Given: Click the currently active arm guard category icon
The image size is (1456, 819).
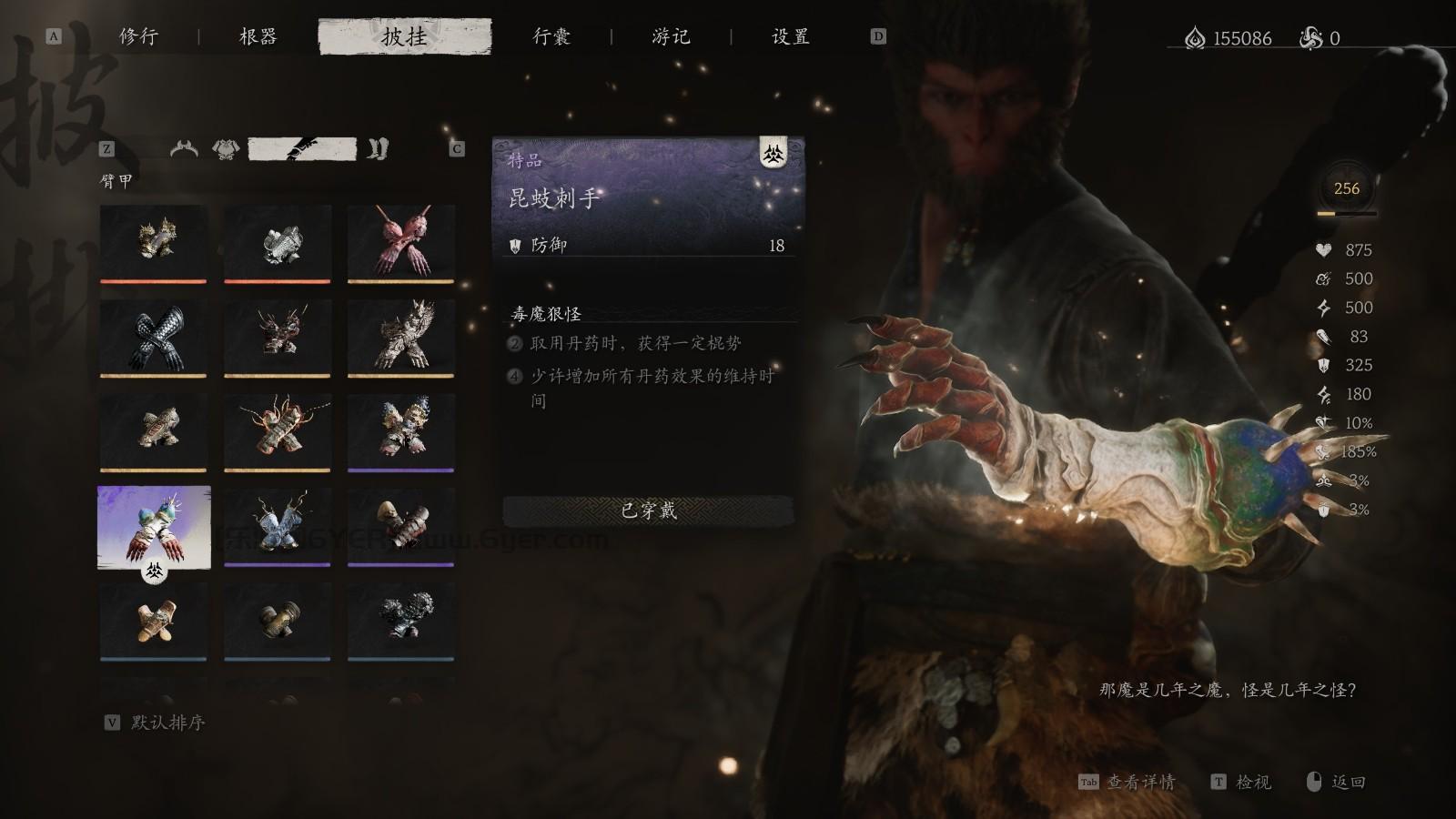Looking at the screenshot, I should (300, 148).
